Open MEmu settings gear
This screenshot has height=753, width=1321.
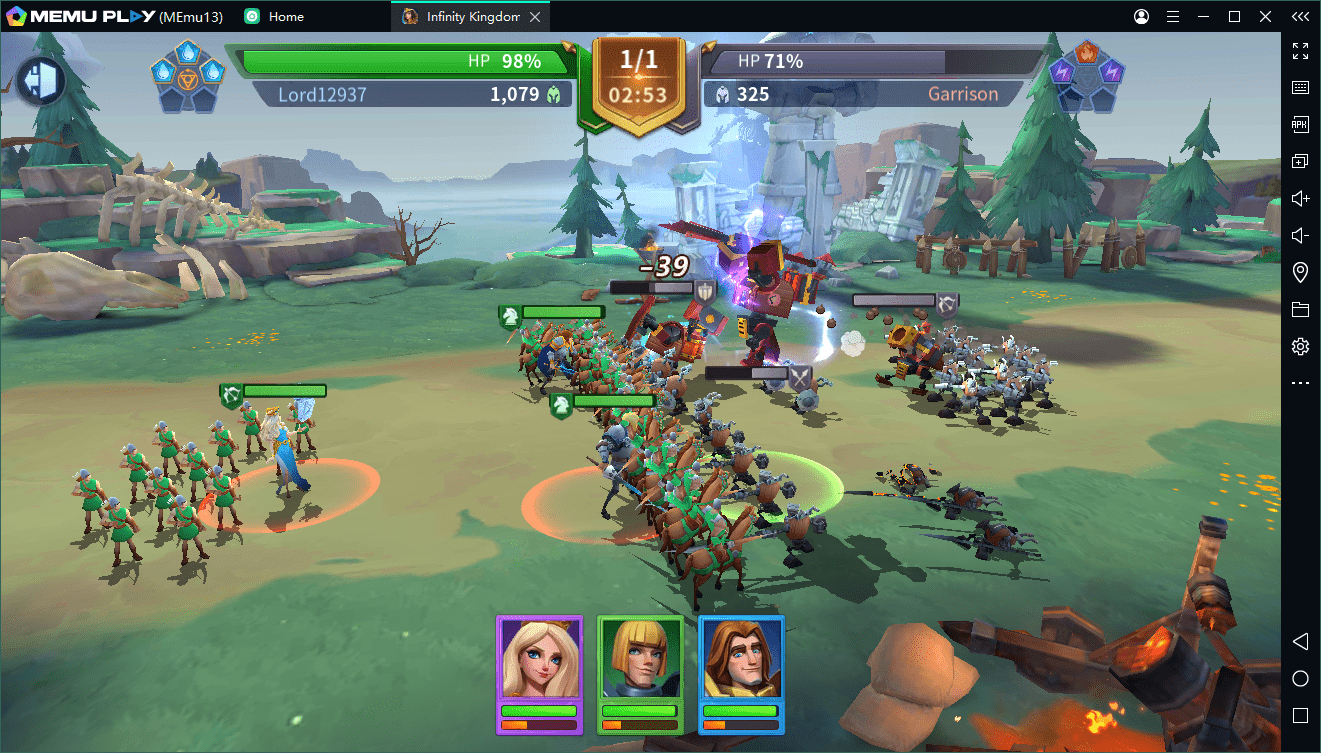[1300, 347]
